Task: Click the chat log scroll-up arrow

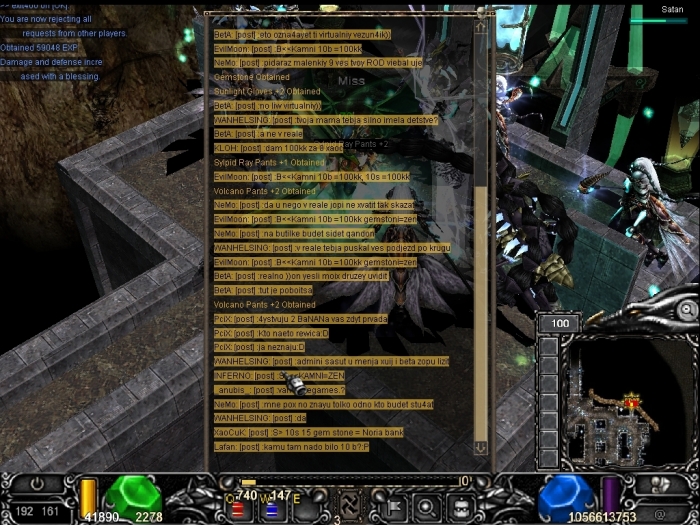Action: 480,27
